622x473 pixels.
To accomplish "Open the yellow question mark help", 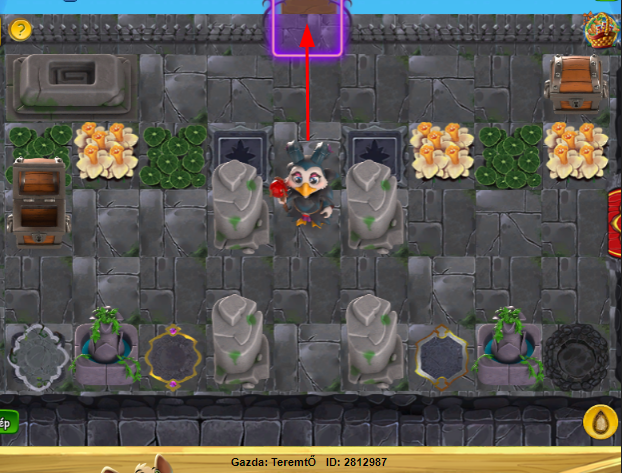I will point(20,30).
